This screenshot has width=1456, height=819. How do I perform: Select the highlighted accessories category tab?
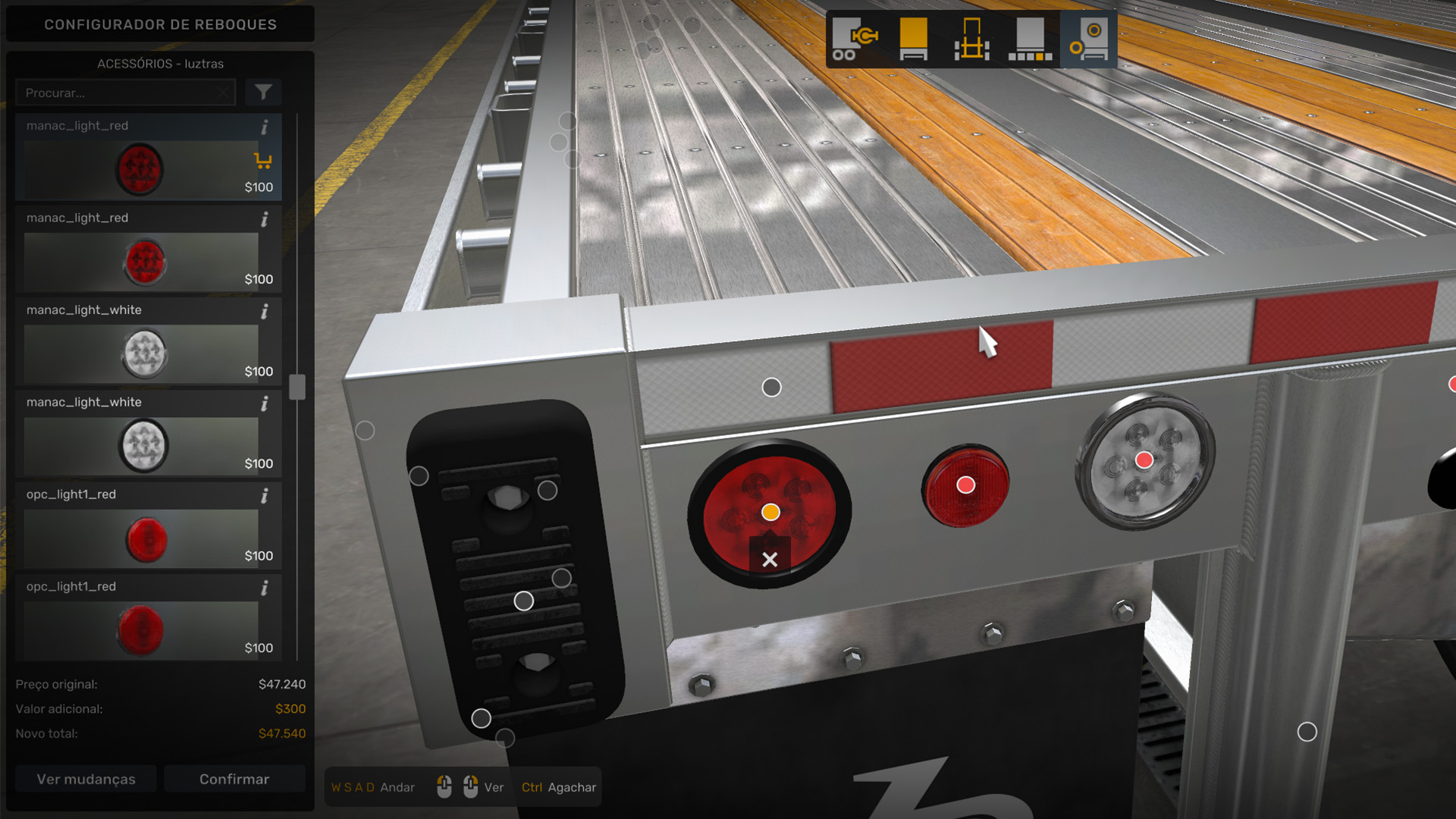point(1088,39)
